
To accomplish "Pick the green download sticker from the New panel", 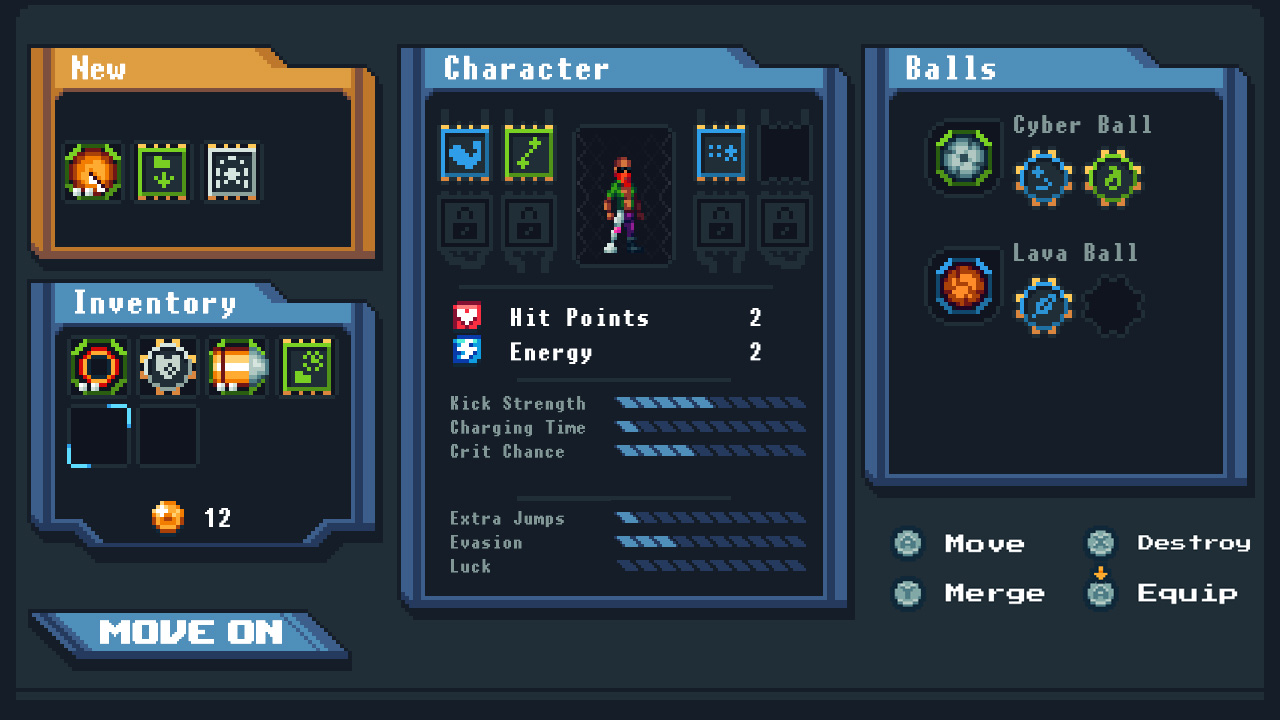I will pyautogui.click(x=163, y=170).
